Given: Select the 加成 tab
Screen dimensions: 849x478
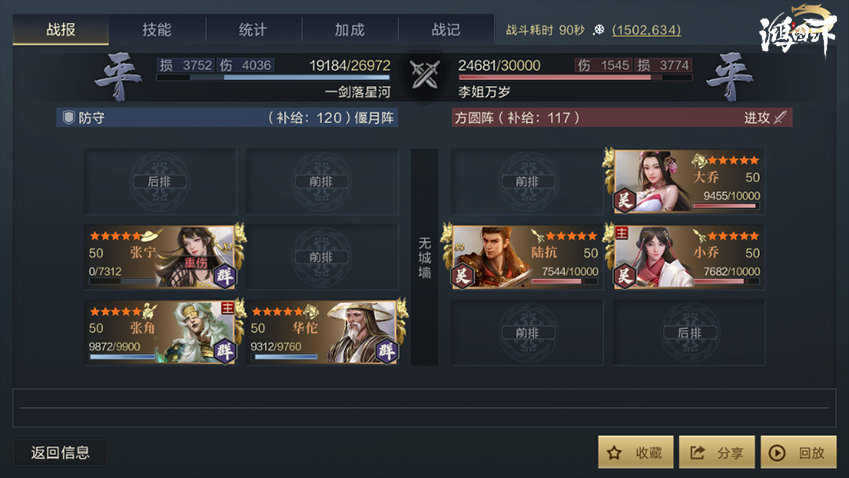Looking at the screenshot, I should pos(349,30).
